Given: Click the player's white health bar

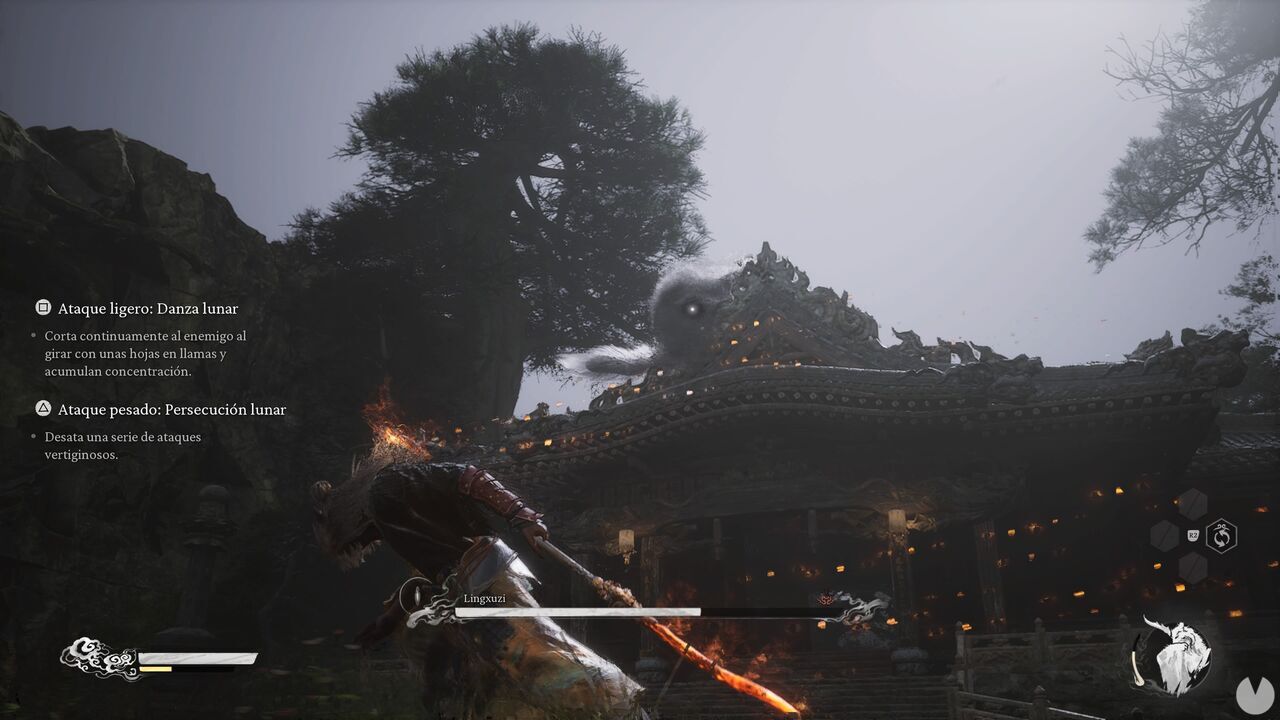Looking at the screenshot, I should [197, 657].
